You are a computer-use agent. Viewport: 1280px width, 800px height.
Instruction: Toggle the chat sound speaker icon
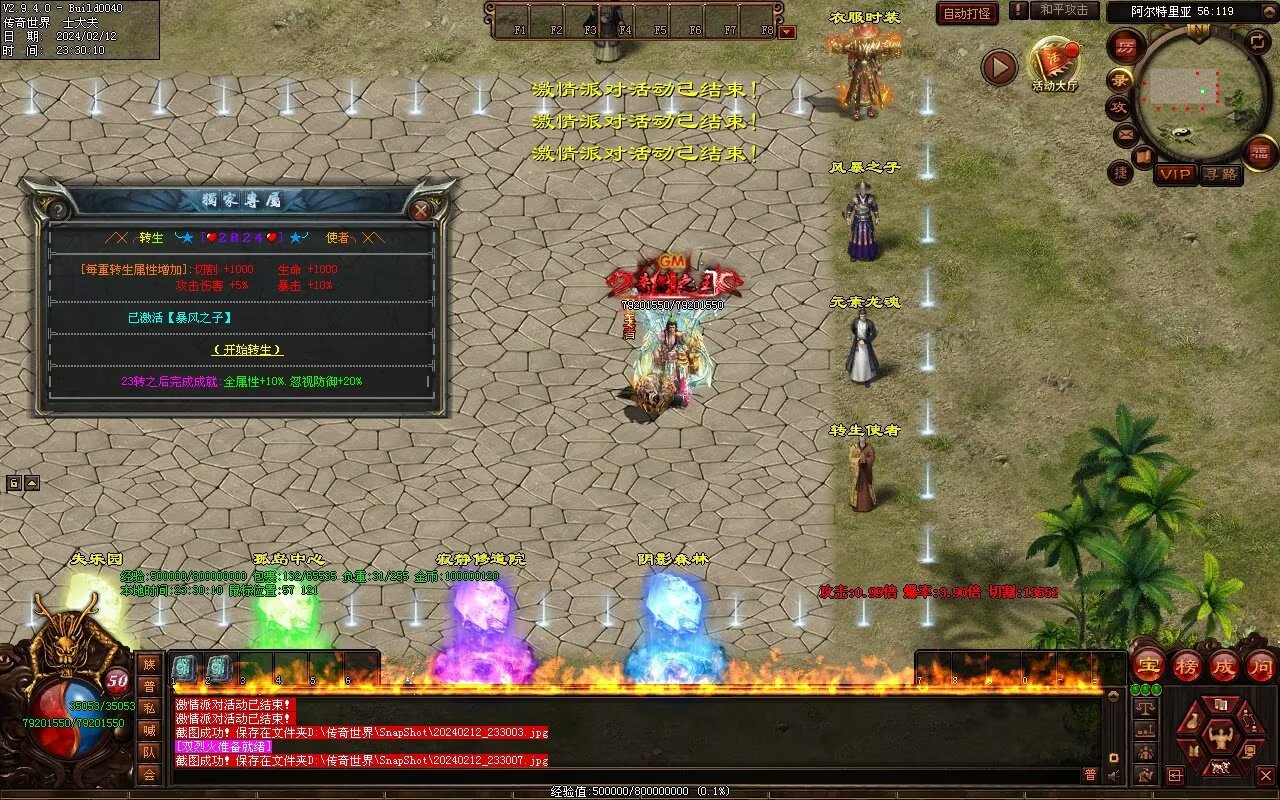tap(1113, 775)
